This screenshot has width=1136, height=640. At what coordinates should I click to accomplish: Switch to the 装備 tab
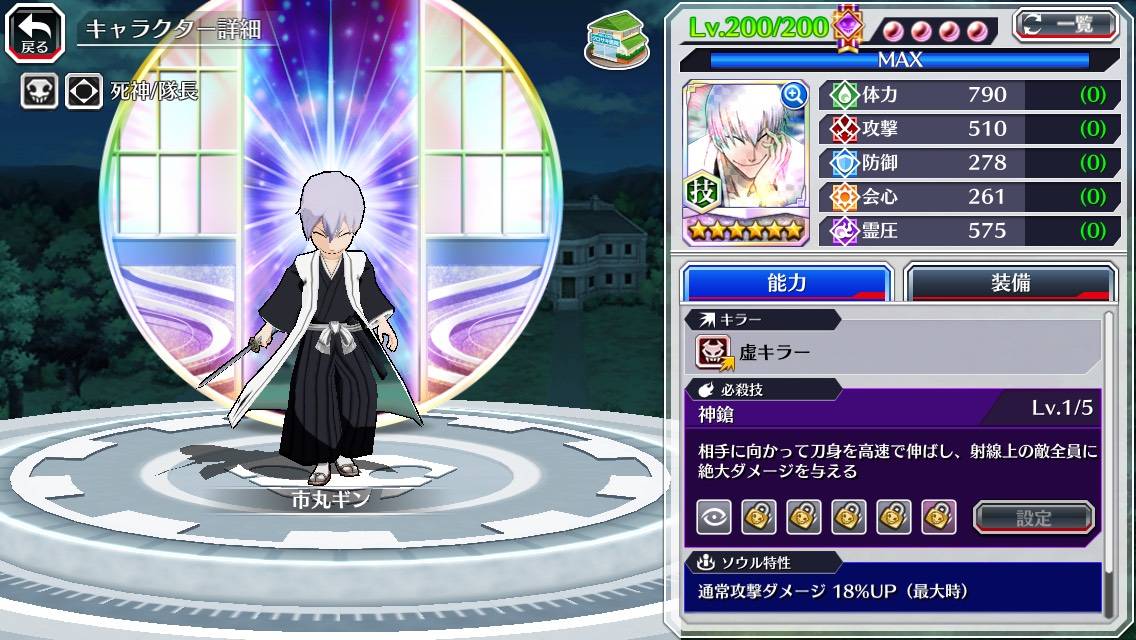(1010, 283)
